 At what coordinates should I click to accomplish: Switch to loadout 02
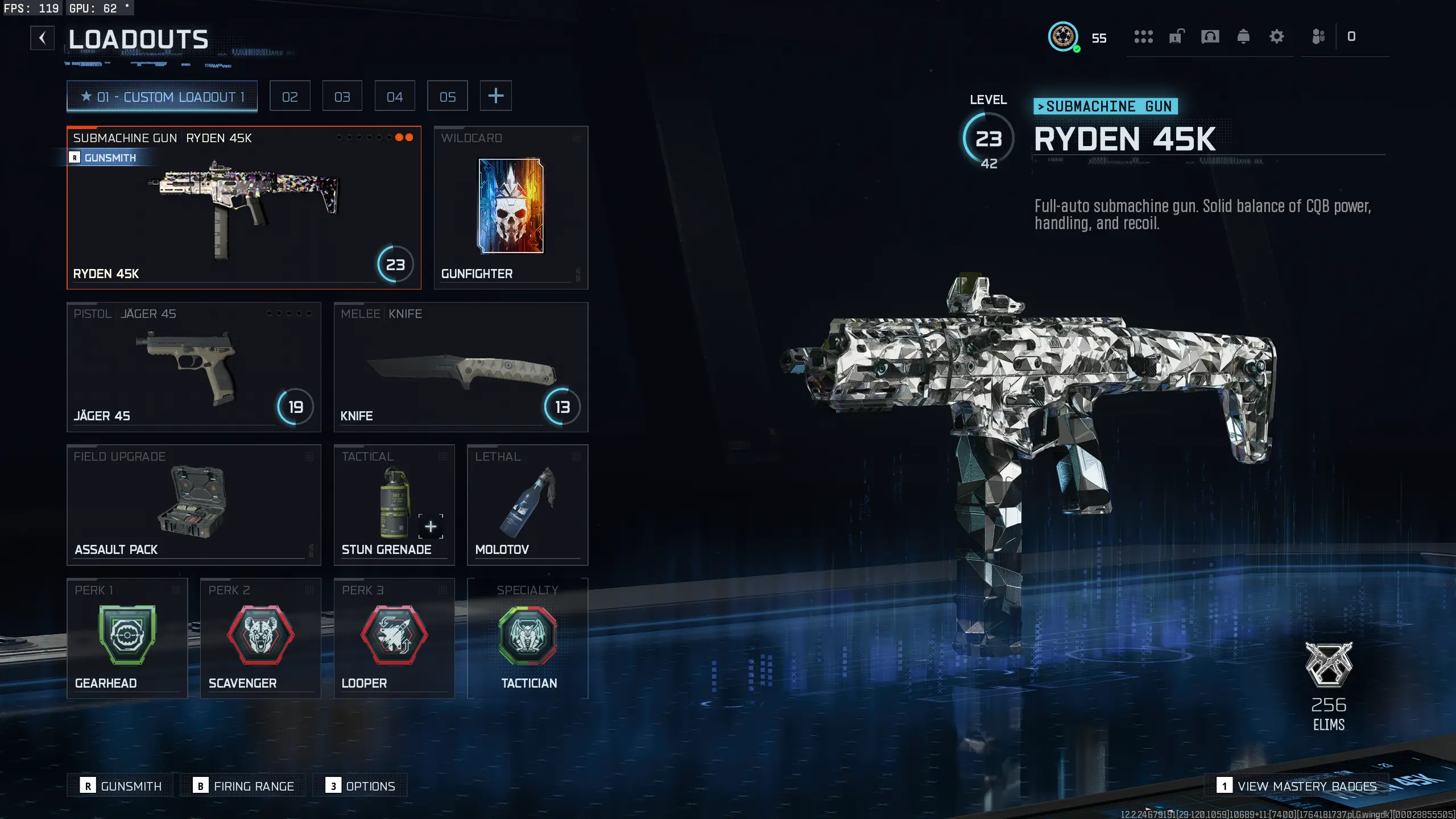click(x=289, y=96)
